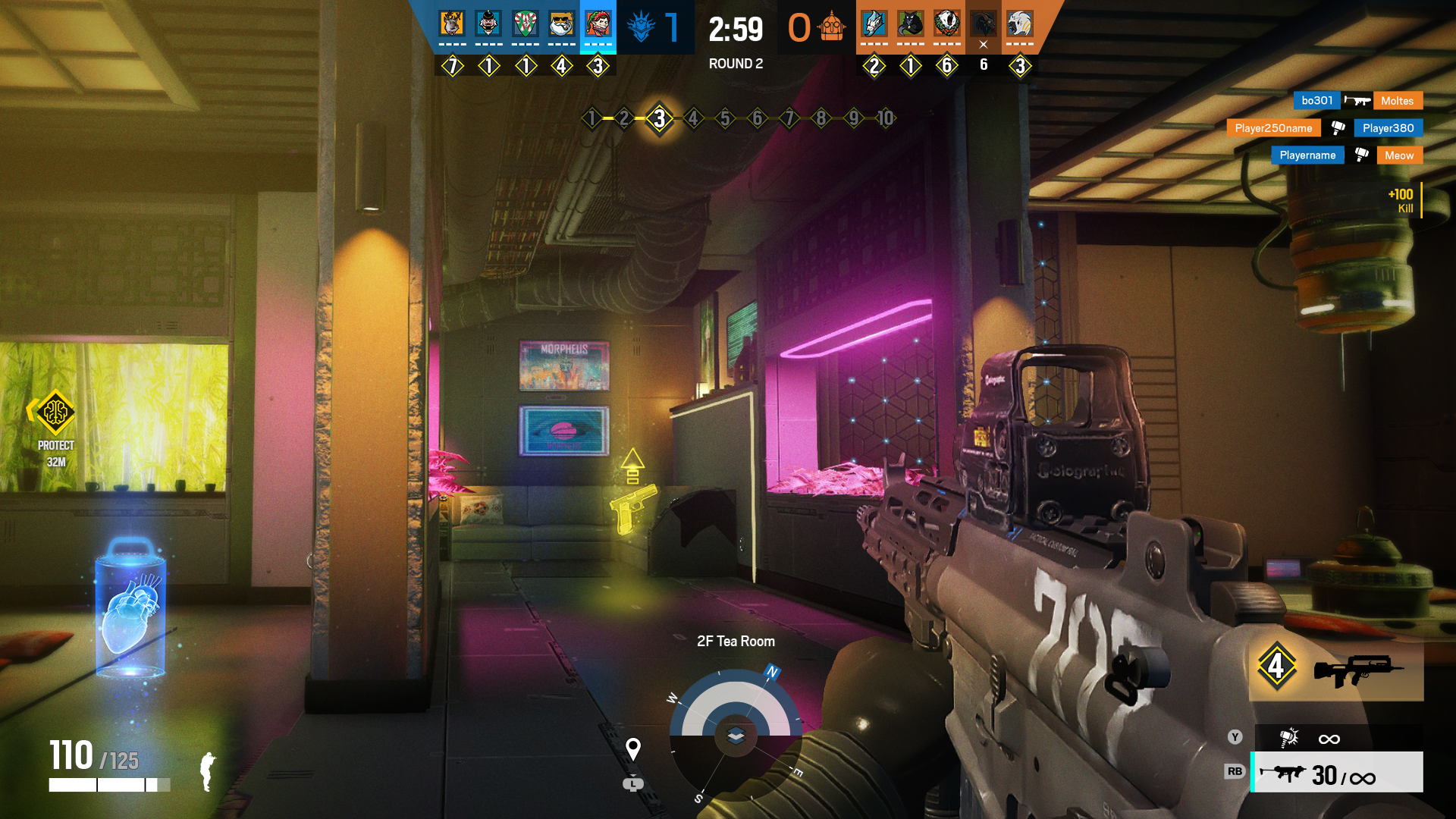Click the polar bear wreath enemy portrait

946,24
